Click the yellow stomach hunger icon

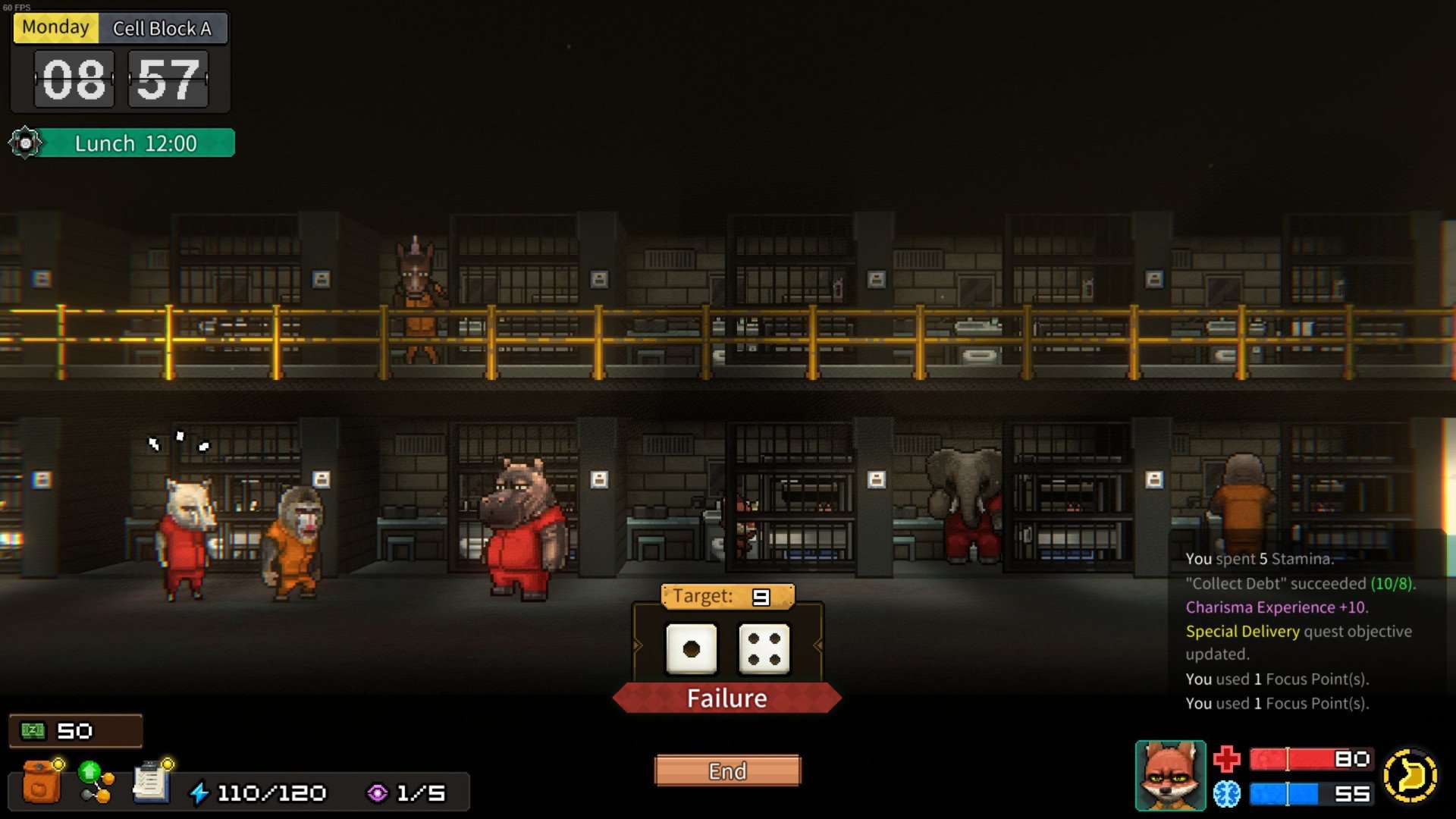pyautogui.click(x=1410, y=776)
